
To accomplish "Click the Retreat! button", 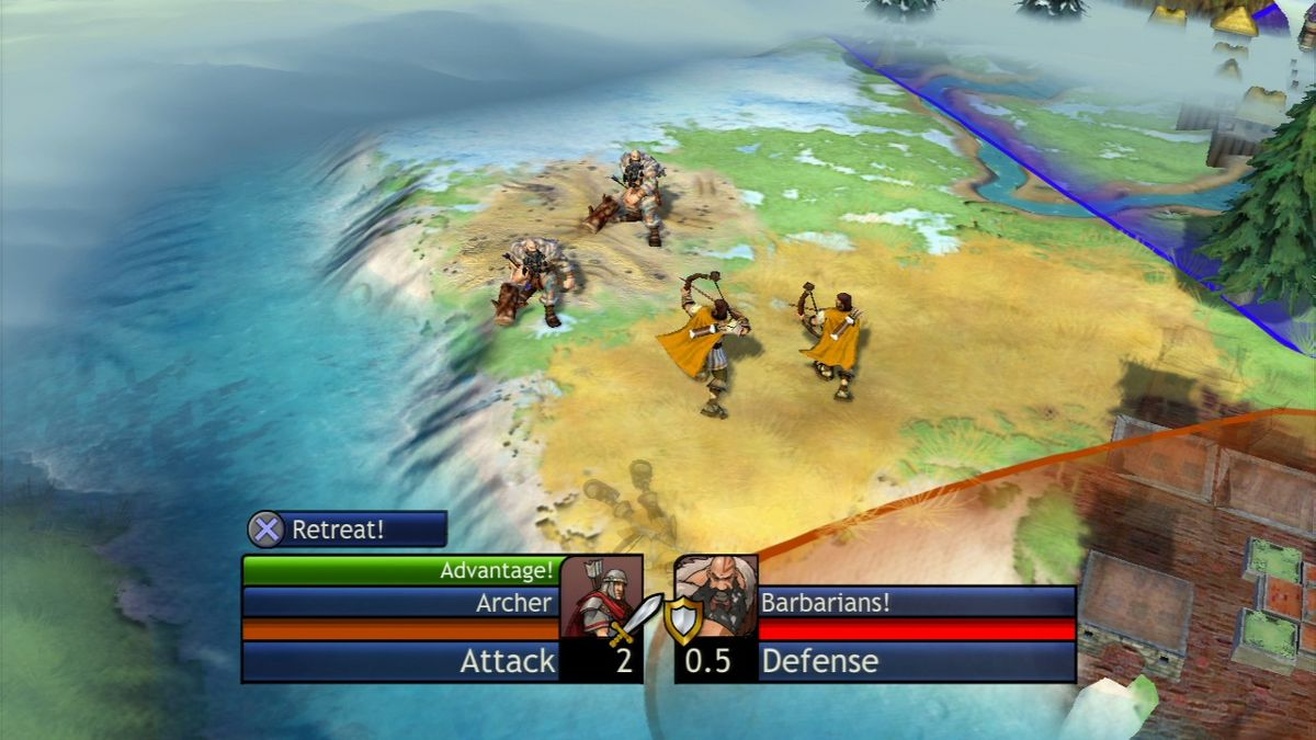I will coord(345,529).
